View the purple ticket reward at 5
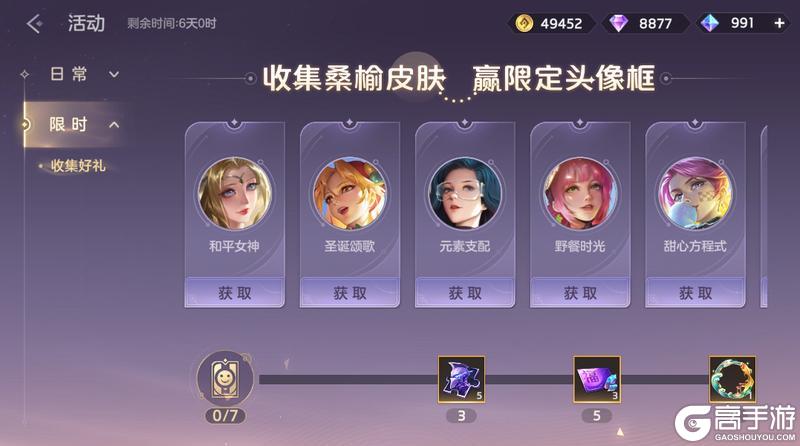800x446 pixels. tap(596, 380)
